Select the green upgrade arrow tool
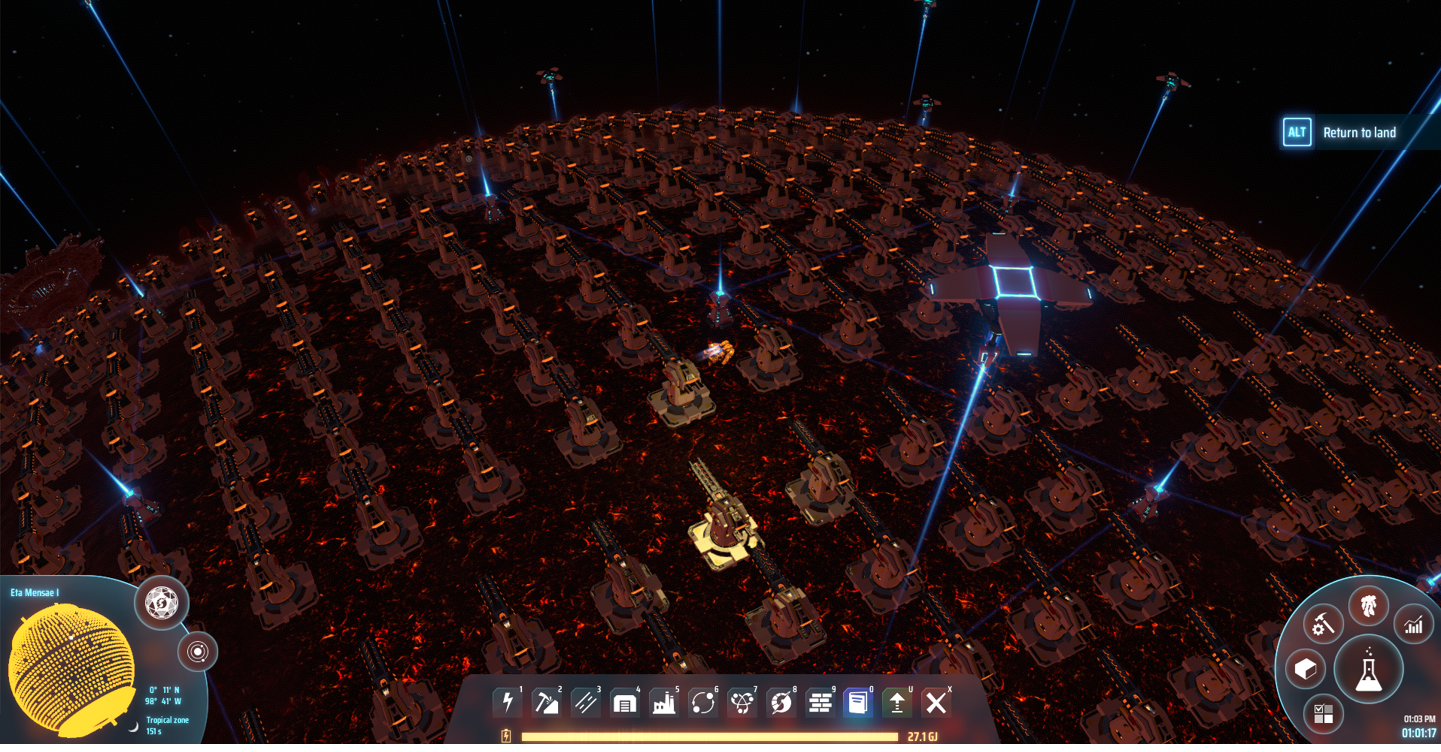 (897, 703)
